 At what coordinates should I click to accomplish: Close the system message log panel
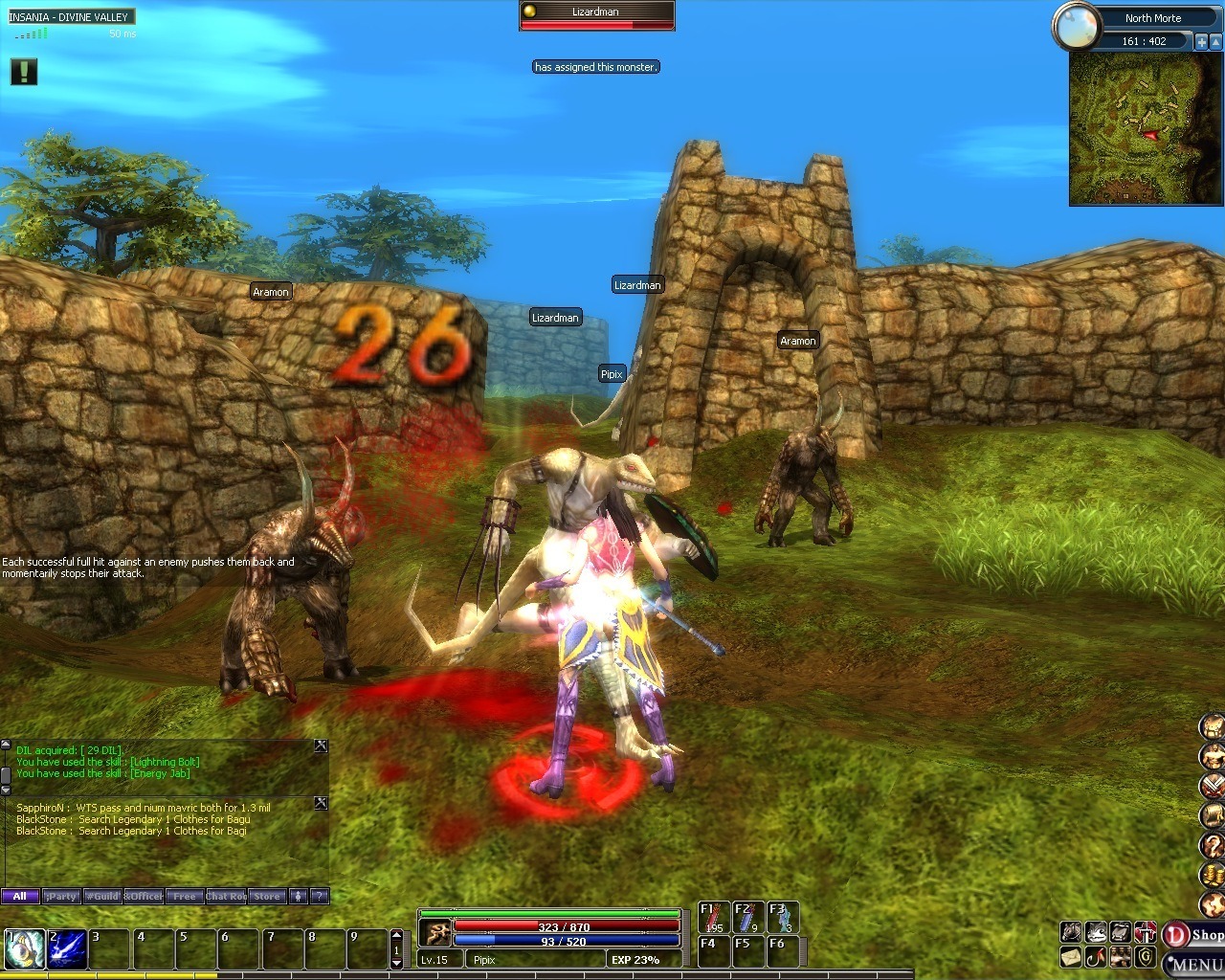[321, 746]
